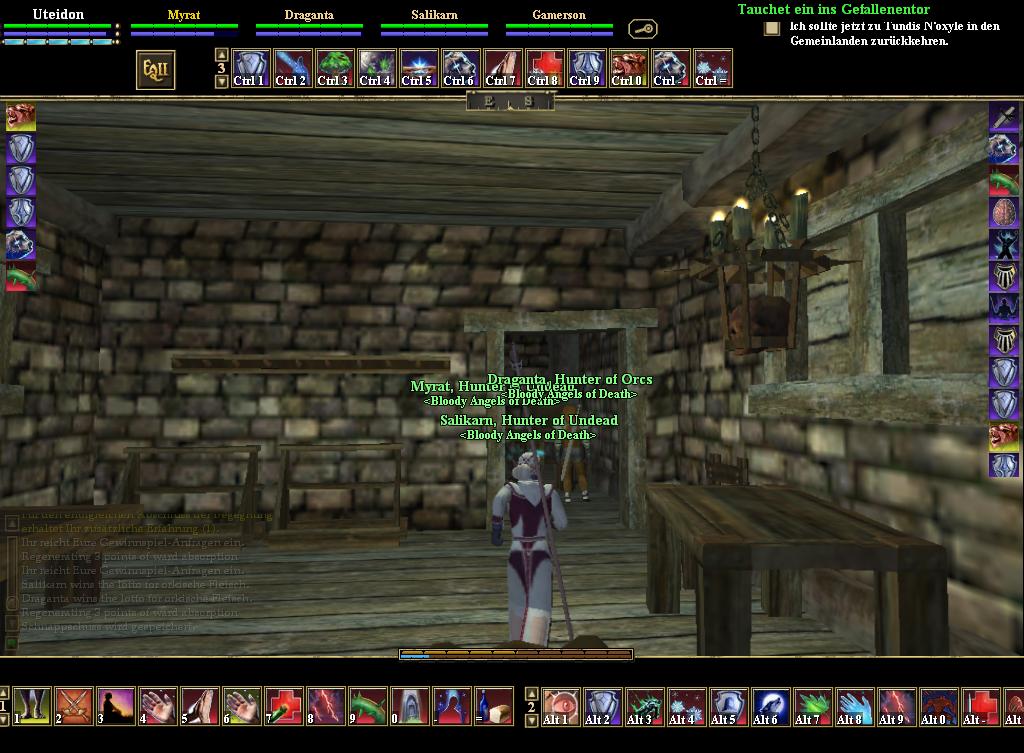Activate the meditating silhouette ability
This screenshot has width=1024, height=753.
(x=116, y=705)
